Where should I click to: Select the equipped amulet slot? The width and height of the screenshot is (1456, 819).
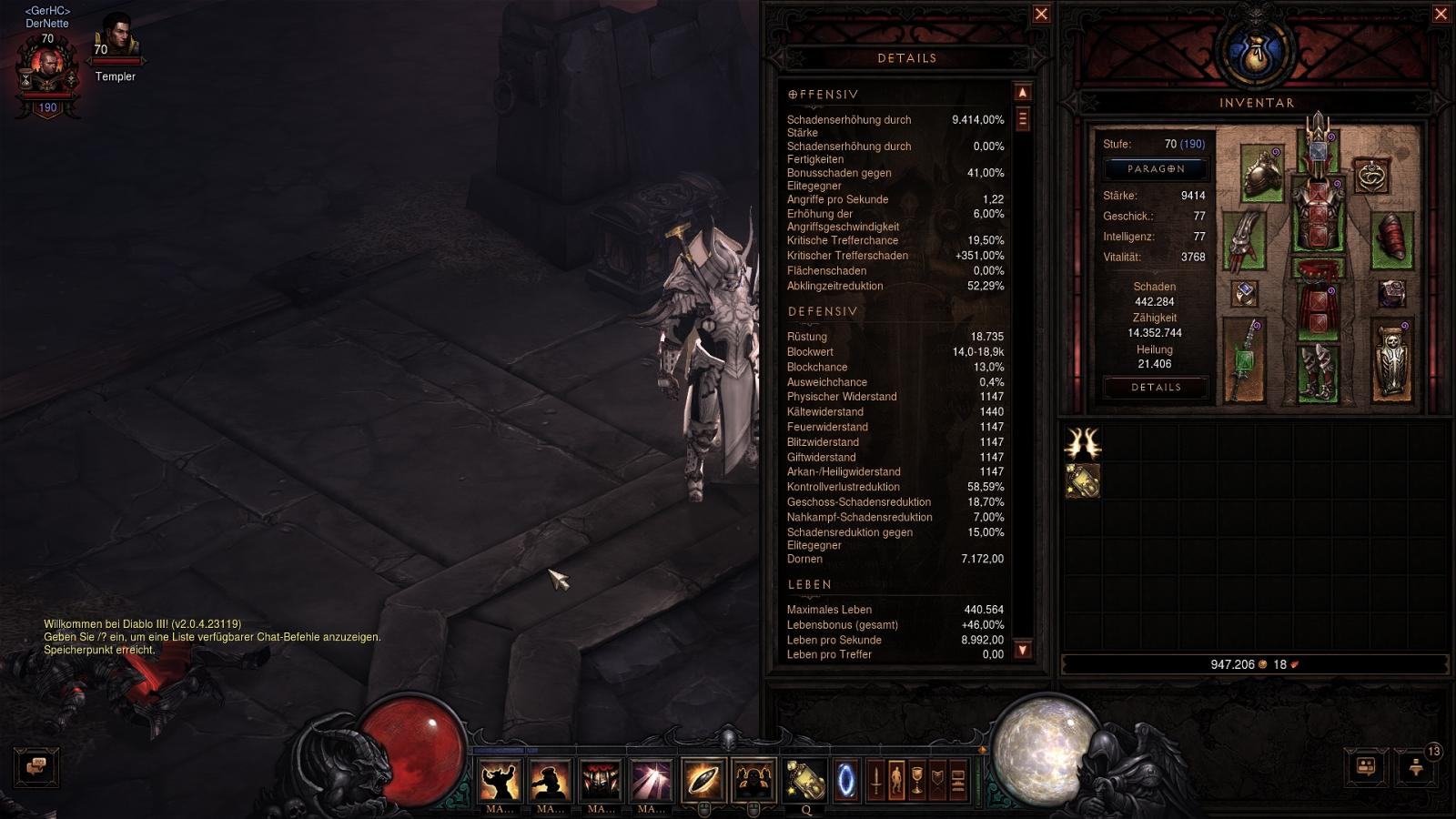pyautogui.click(x=1370, y=176)
